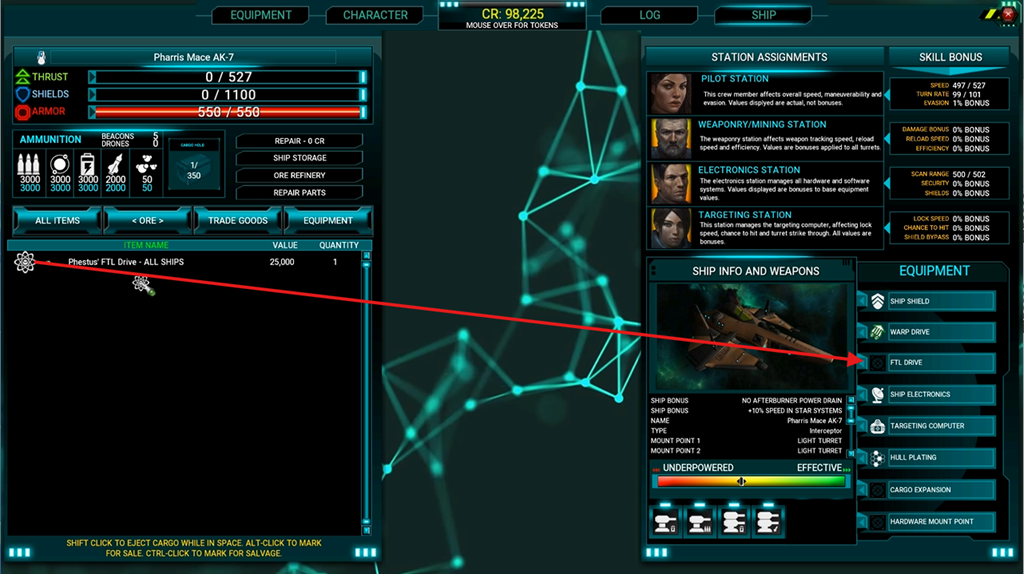This screenshot has width=1024, height=574.
Task: Choose the Repair Parts button
Action: point(299,192)
